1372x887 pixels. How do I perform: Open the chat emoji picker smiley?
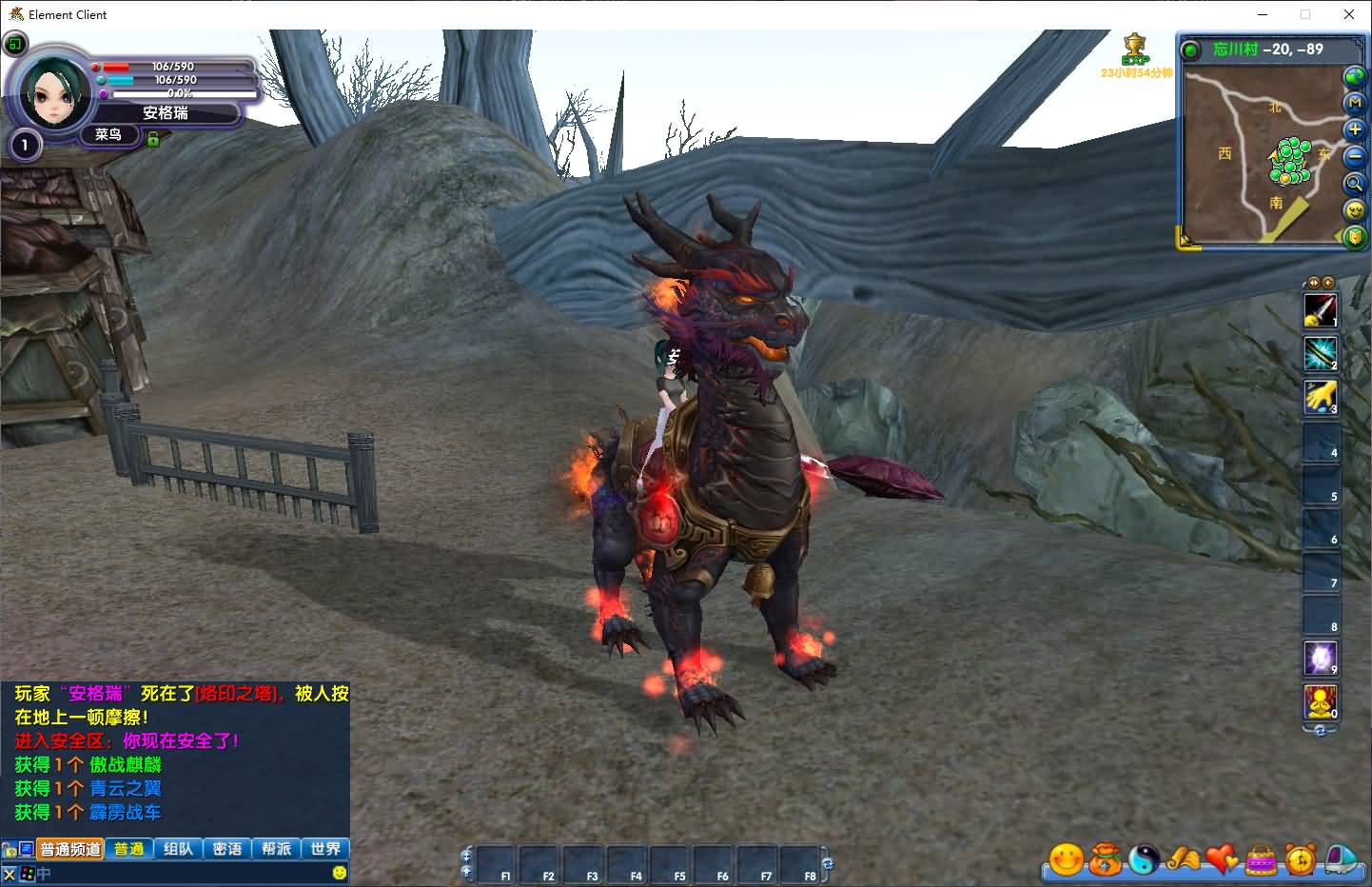[x=340, y=873]
